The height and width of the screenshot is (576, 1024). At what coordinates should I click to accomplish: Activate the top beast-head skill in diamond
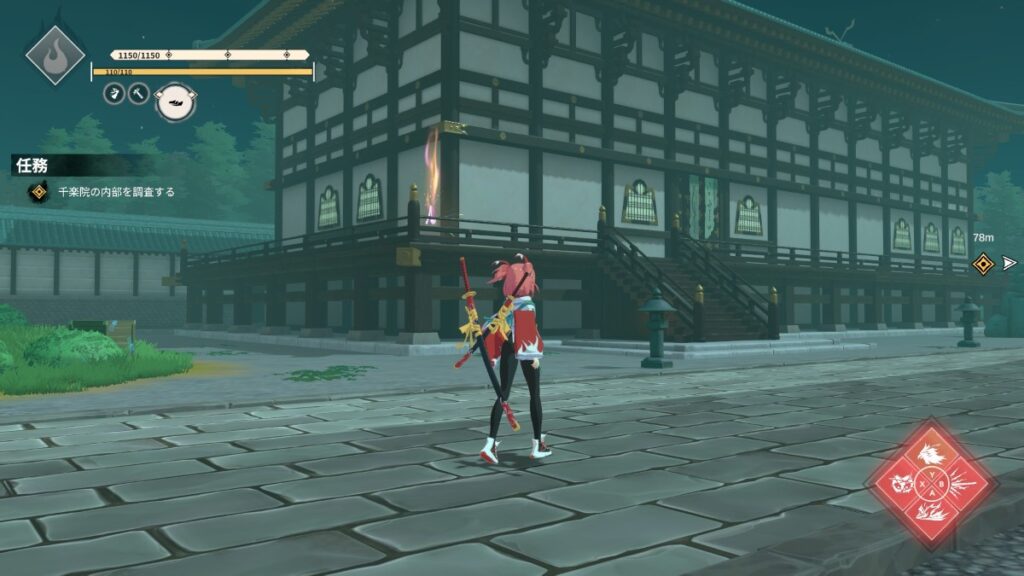click(x=932, y=457)
